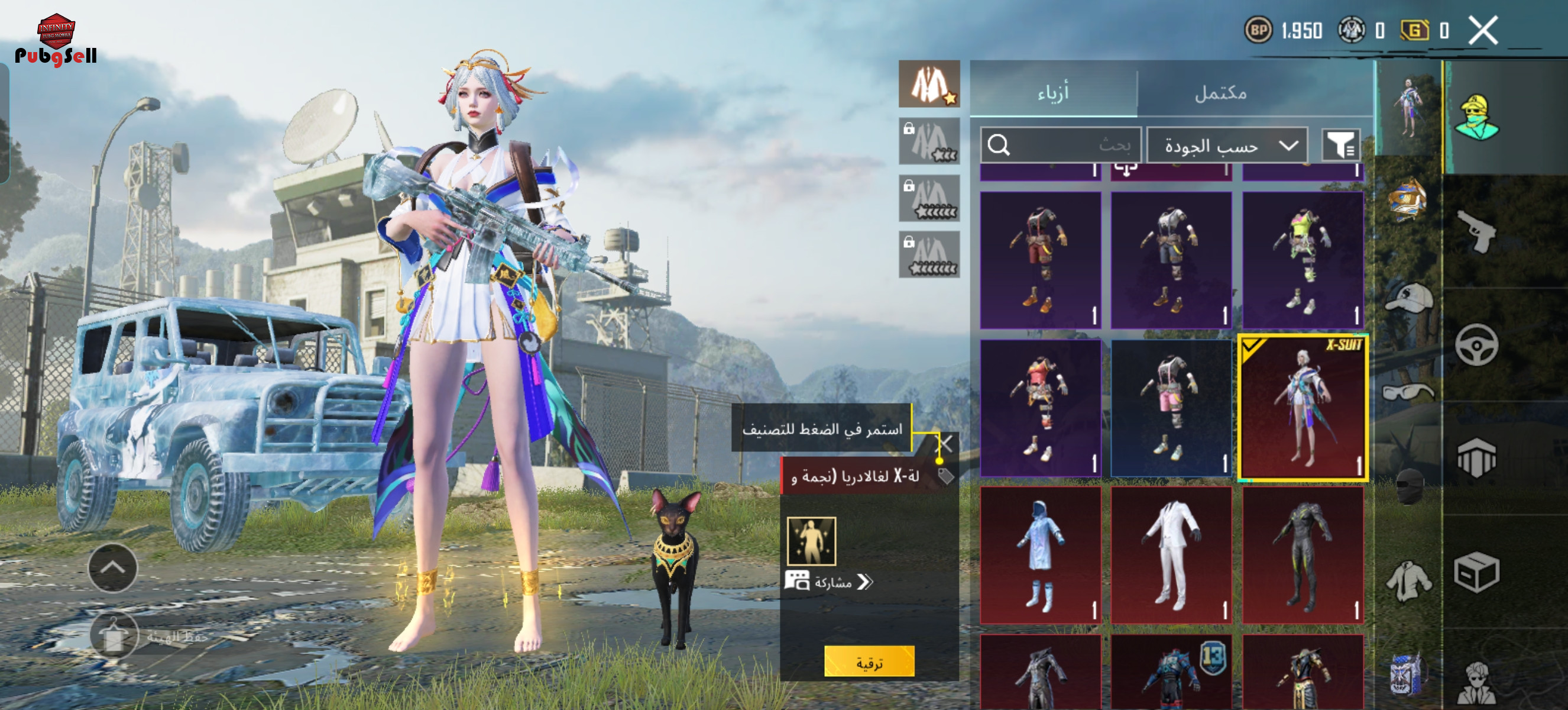The height and width of the screenshot is (710, 1568).
Task: Close the inventory with the top-right X
Action: [1483, 30]
